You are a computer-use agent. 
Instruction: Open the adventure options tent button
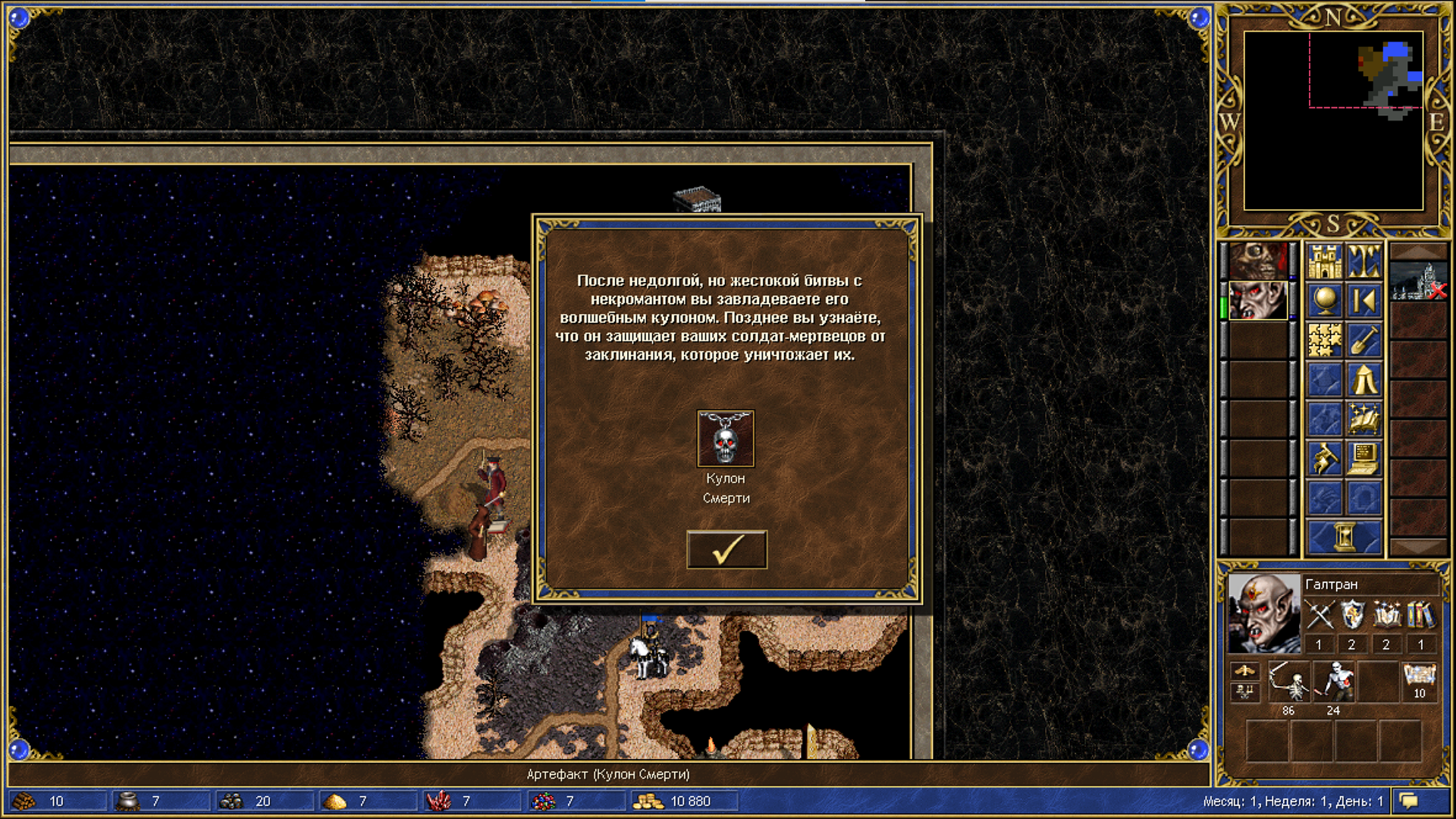(1363, 380)
